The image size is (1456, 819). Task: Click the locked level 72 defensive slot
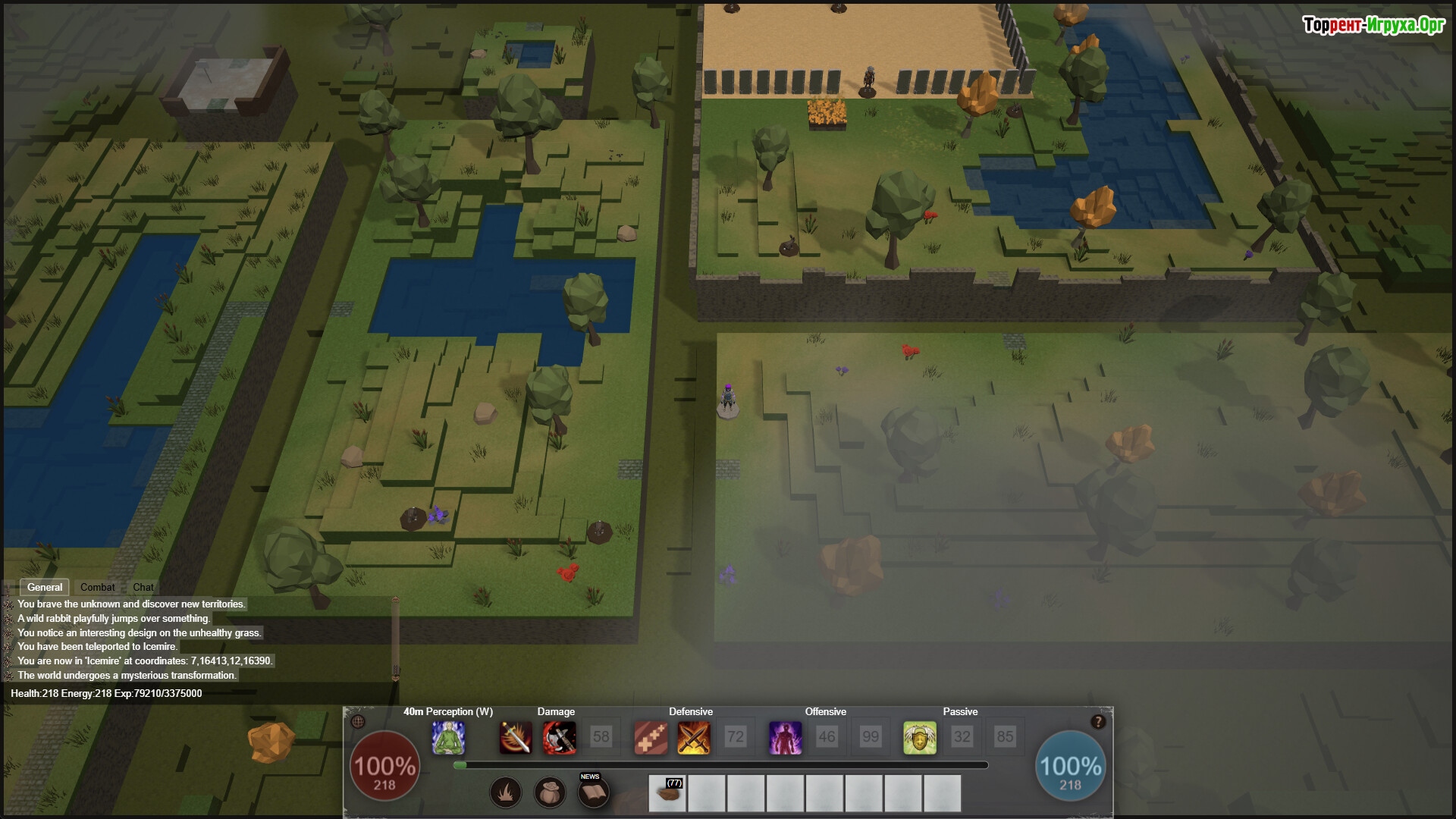pyautogui.click(x=735, y=736)
